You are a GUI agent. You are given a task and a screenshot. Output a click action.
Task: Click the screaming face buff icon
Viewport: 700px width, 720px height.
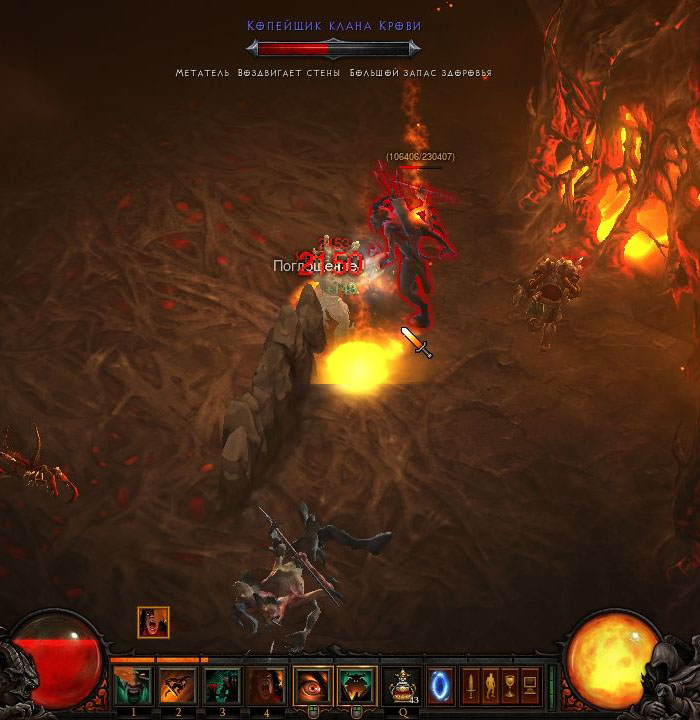pos(153,622)
